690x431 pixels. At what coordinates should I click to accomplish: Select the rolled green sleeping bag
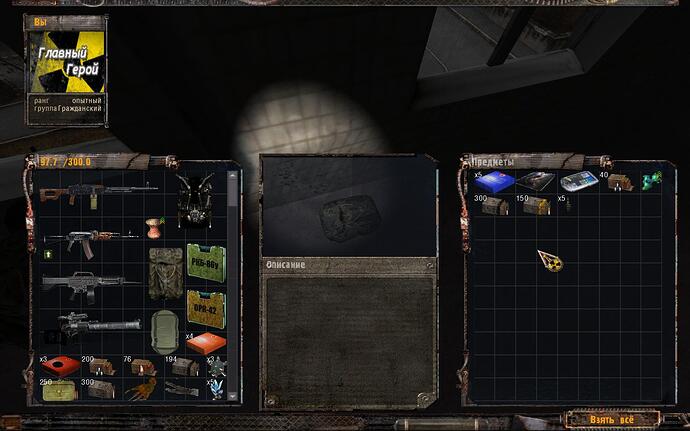(x=164, y=326)
